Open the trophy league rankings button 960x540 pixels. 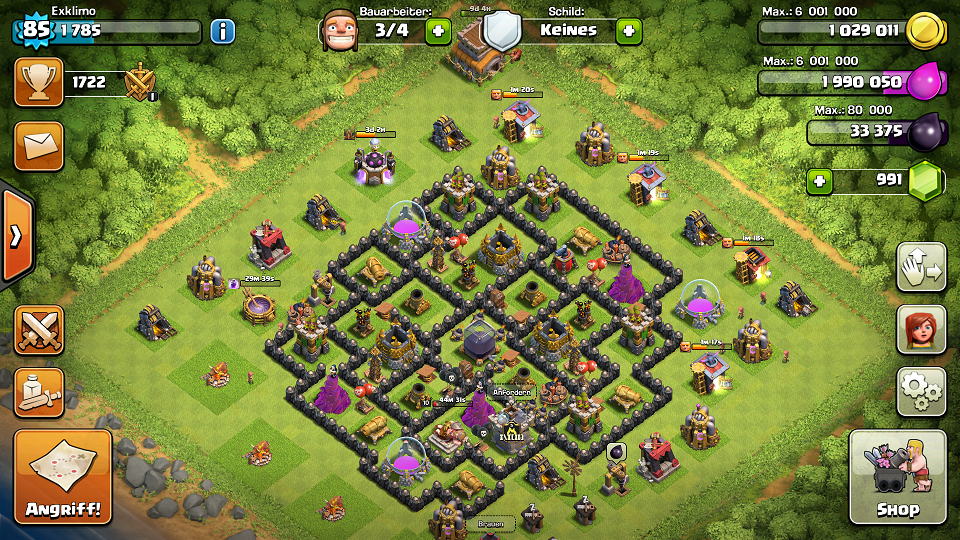pos(39,82)
